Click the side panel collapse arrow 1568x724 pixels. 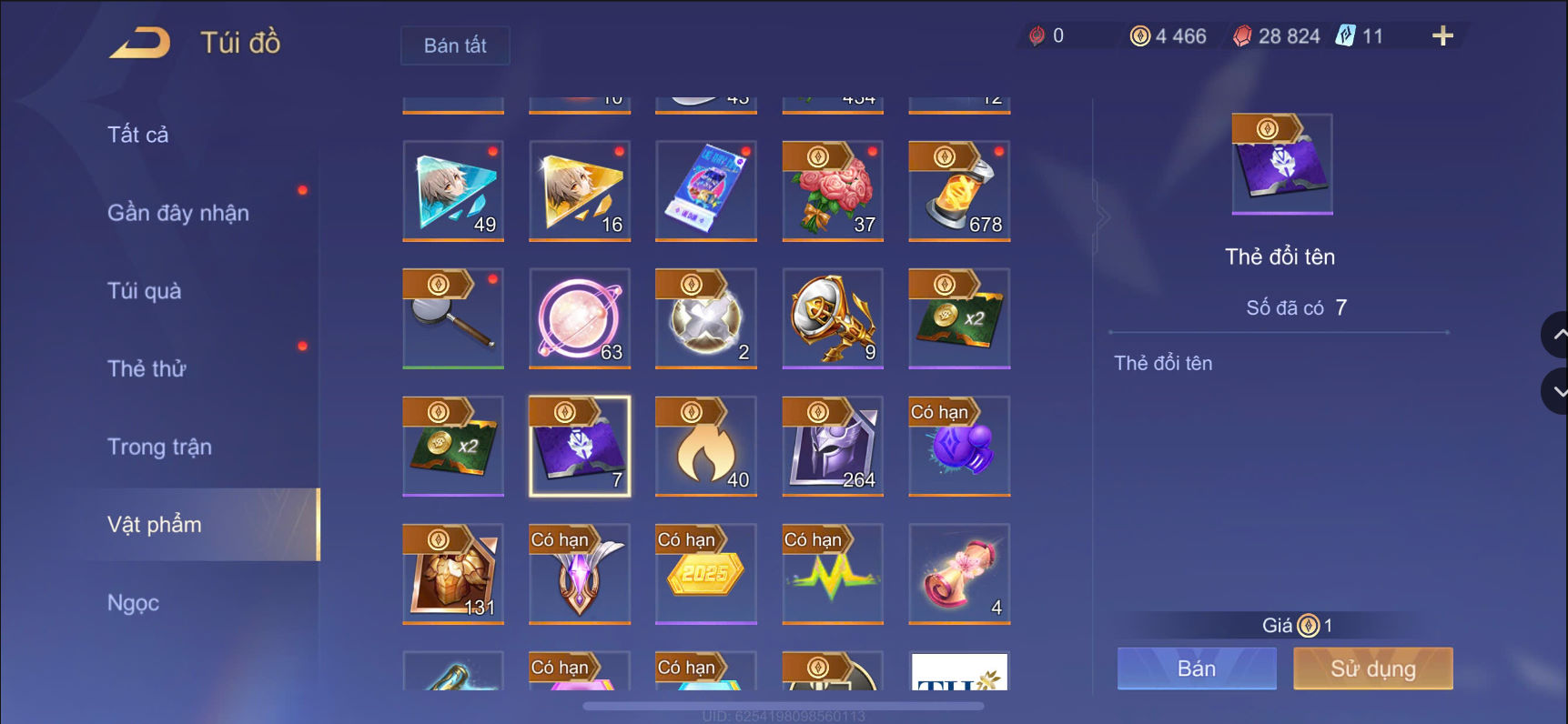[x=1102, y=216]
